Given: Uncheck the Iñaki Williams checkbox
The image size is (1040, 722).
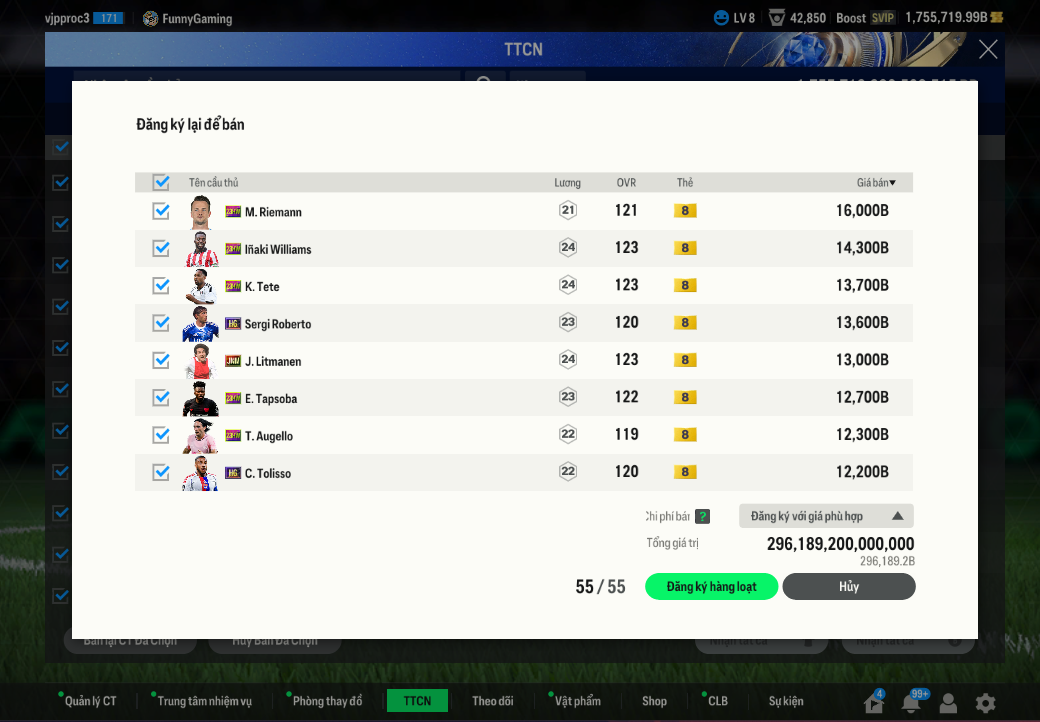Looking at the screenshot, I should [161, 248].
